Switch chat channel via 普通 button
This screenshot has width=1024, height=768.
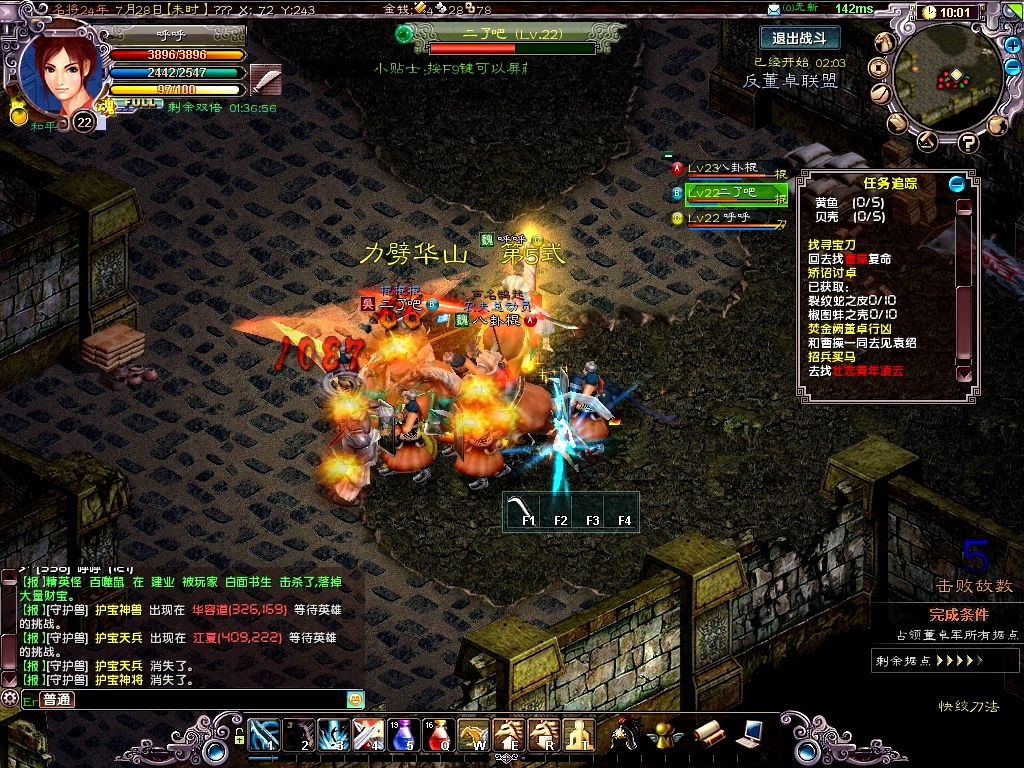point(57,699)
